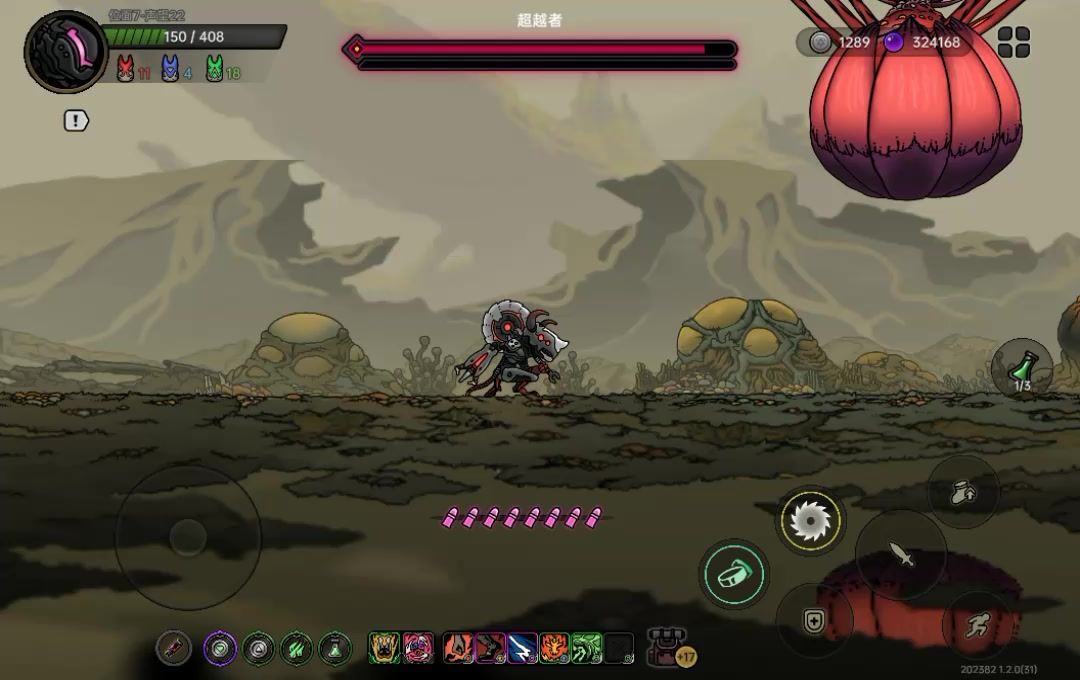1080x680 pixels.
Task: Trigger the teal ring skill button
Action: click(733, 574)
